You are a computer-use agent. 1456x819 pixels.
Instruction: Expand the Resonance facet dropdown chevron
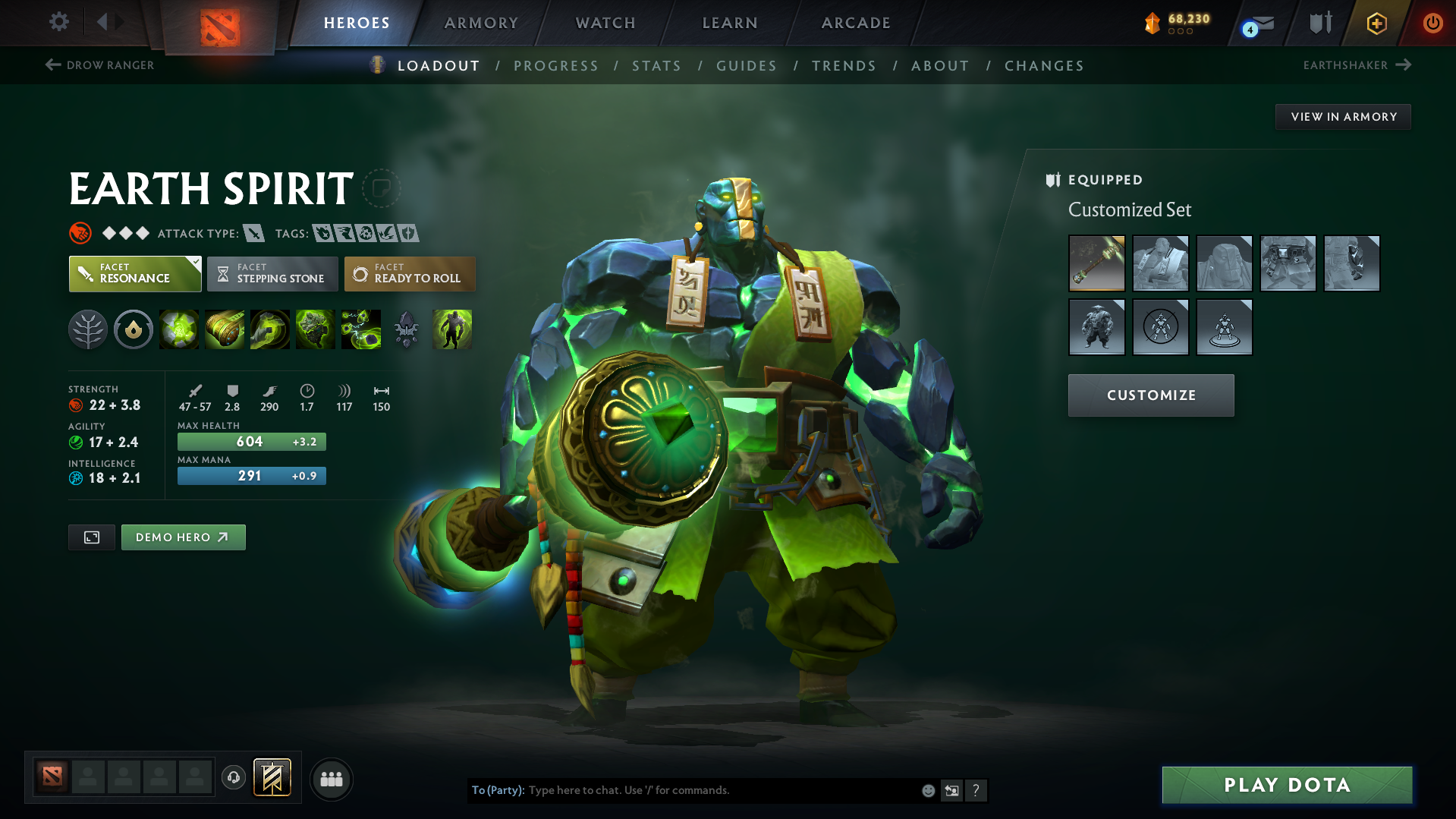[x=196, y=261]
